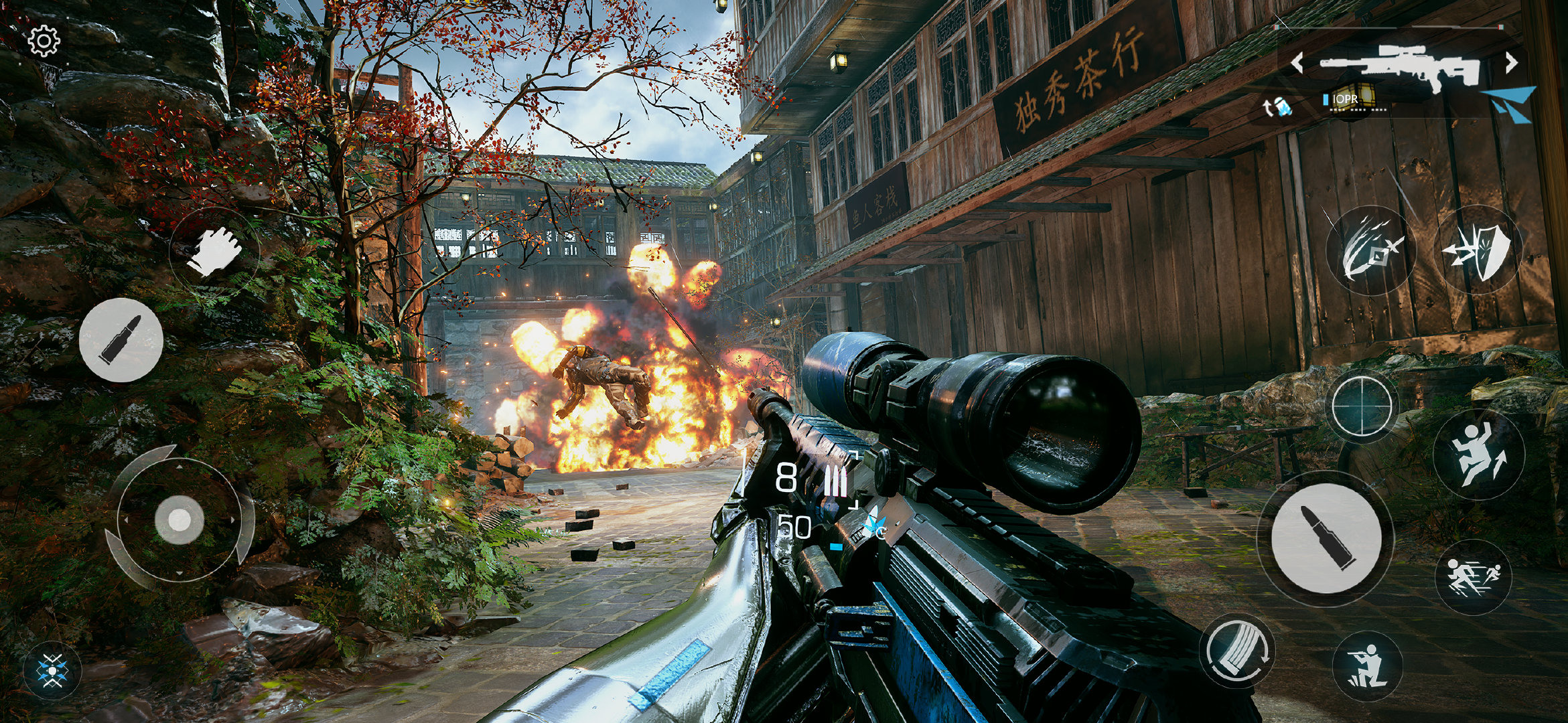This screenshot has width=1568, height=723.
Task: Toggle the sniper scope aim button
Action: click(x=1362, y=406)
